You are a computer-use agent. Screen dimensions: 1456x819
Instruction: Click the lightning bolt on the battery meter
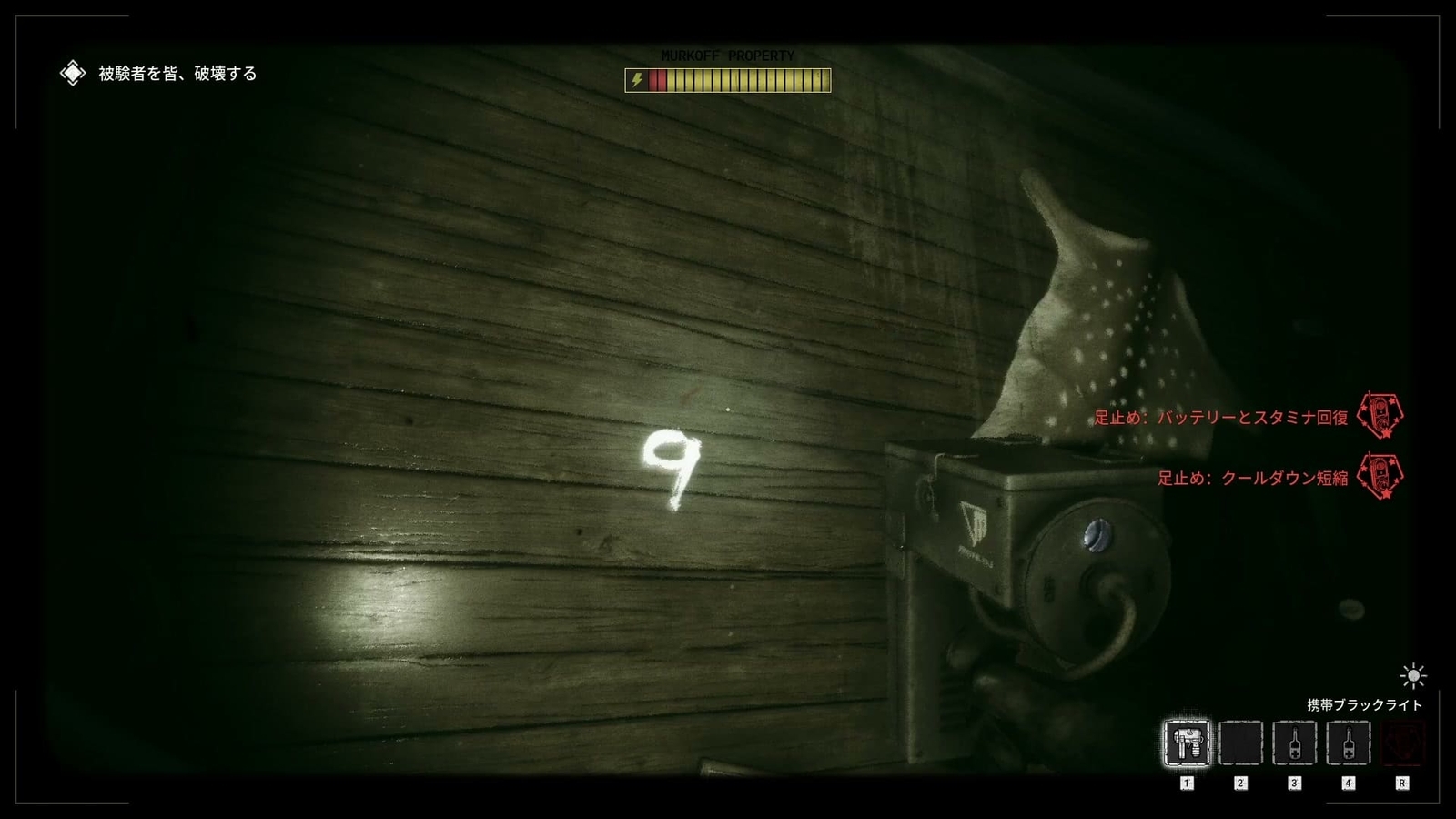coord(635,80)
